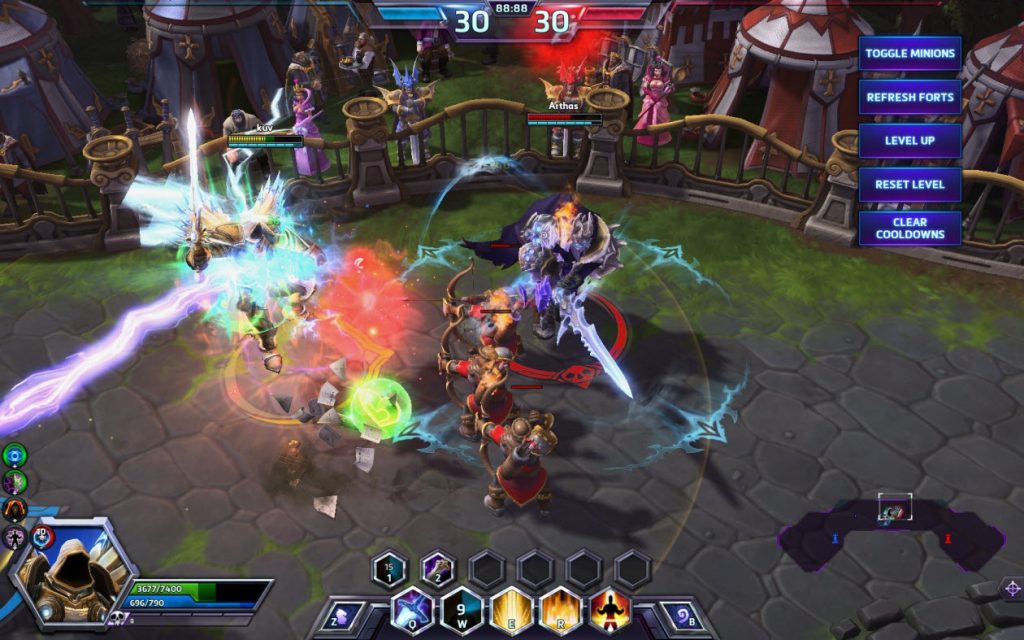This screenshot has width=1024, height=640.
Task: Select Clear Cooldowns
Action: pos(909,228)
